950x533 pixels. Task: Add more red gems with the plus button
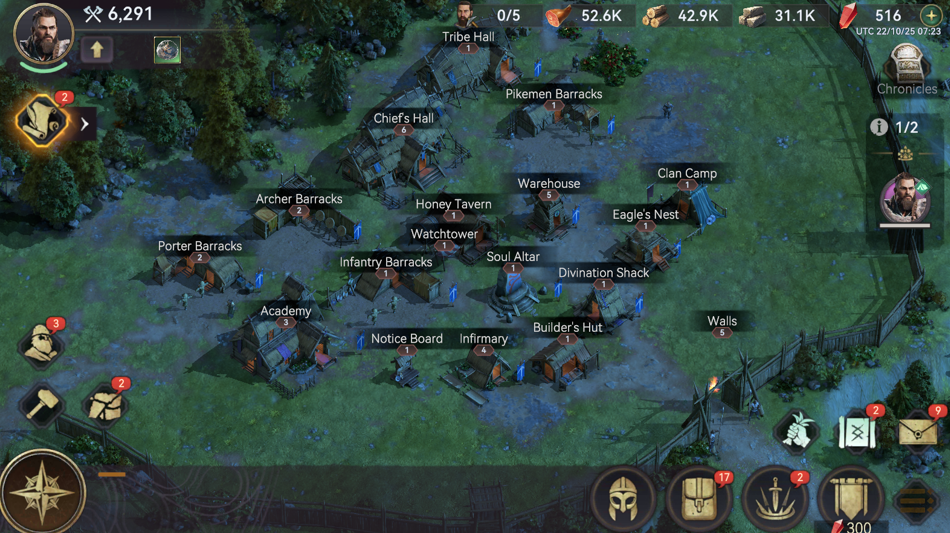(930, 16)
